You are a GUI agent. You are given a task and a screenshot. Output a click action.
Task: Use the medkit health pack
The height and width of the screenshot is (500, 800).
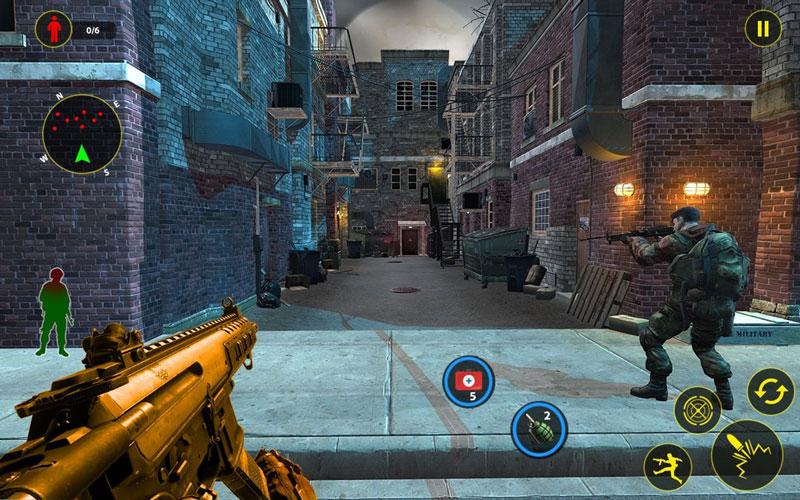(467, 380)
